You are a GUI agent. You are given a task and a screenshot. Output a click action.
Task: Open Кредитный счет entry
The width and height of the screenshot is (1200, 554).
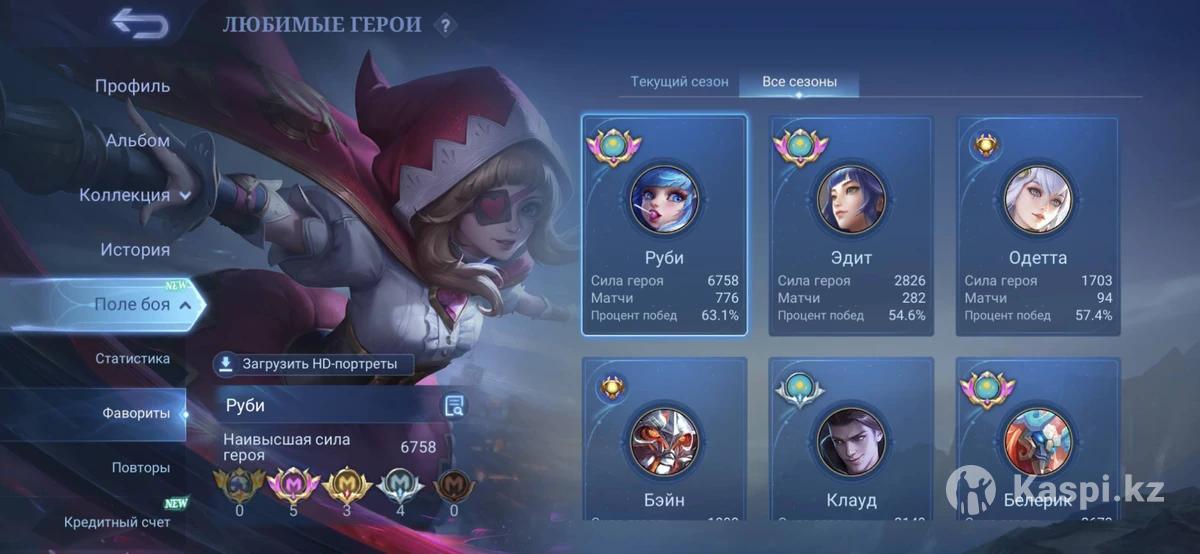(x=117, y=522)
